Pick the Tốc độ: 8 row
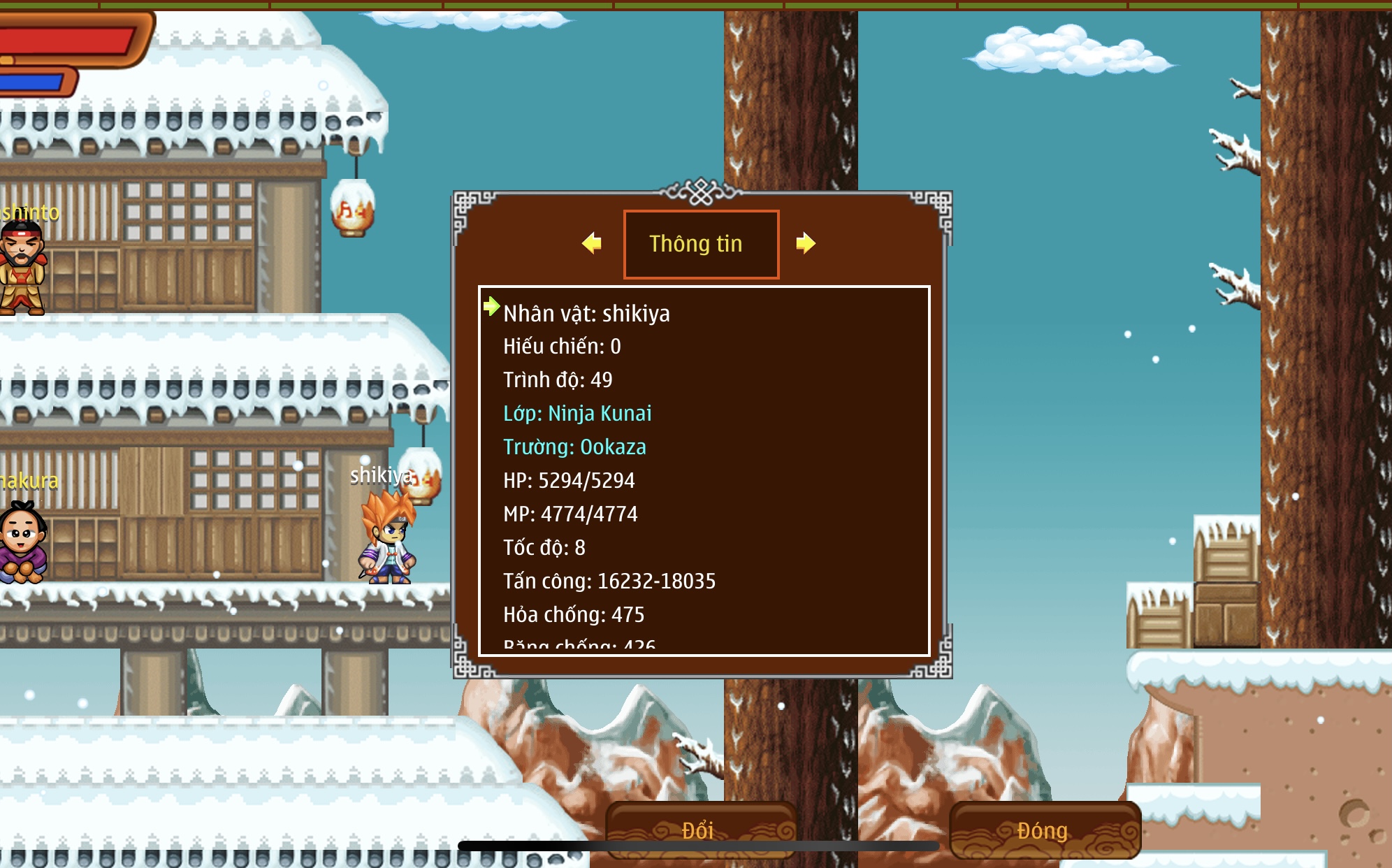 click(544, 548)
